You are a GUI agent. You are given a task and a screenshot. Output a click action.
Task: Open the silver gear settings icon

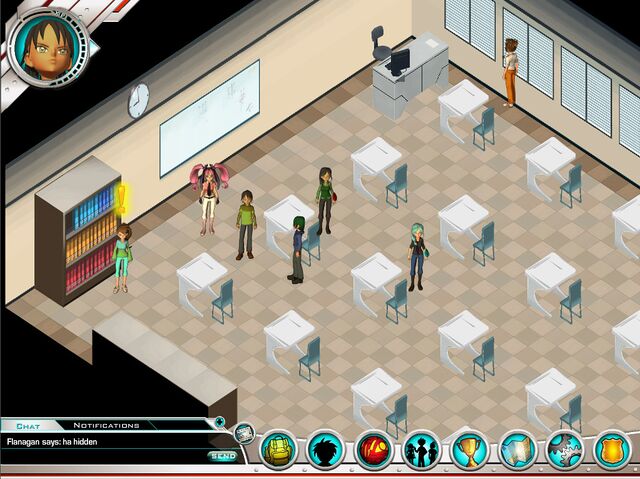point(565,450)
